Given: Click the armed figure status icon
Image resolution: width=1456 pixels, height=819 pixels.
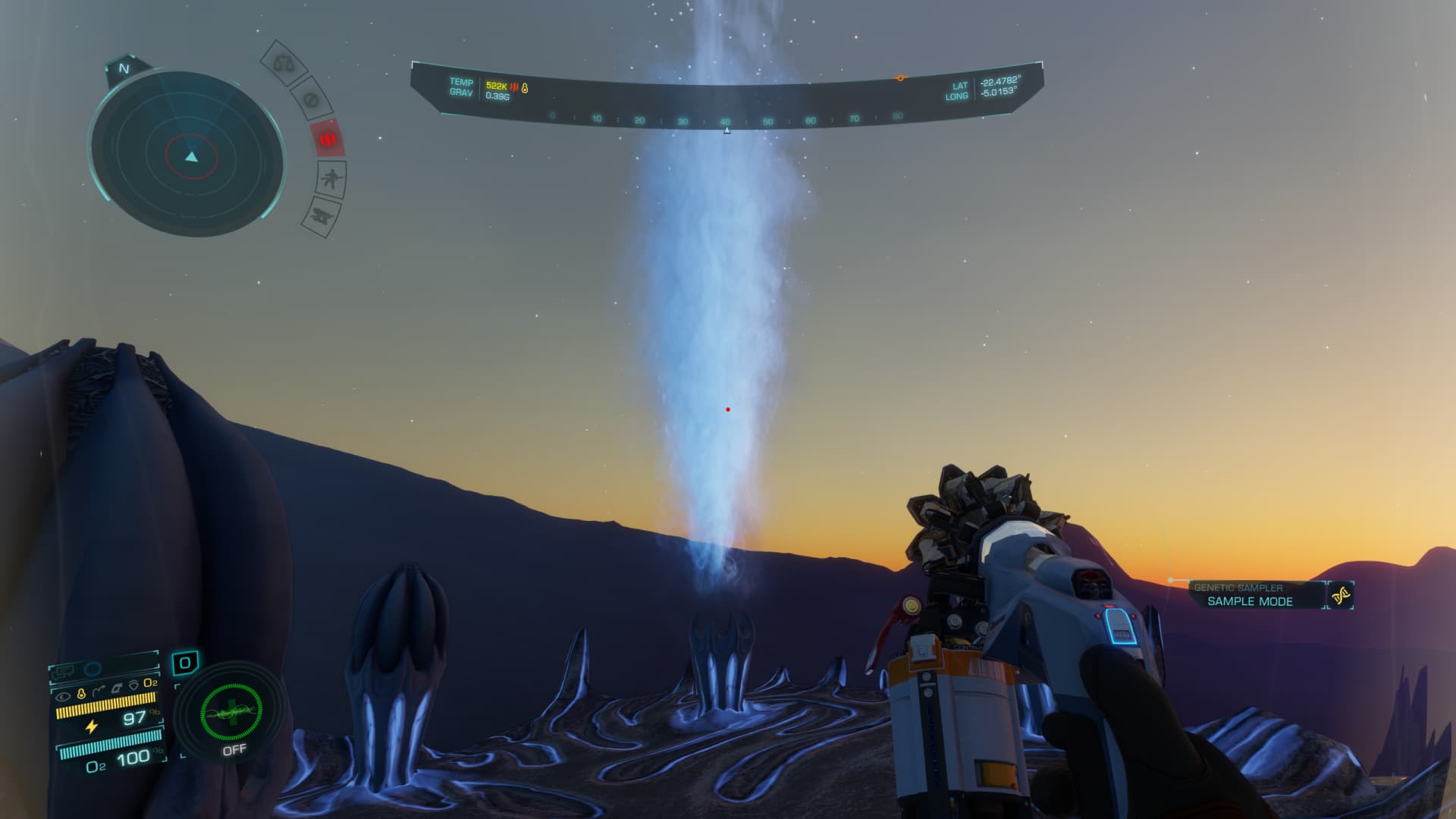Looking at the screenshot, I should point(332,180).
